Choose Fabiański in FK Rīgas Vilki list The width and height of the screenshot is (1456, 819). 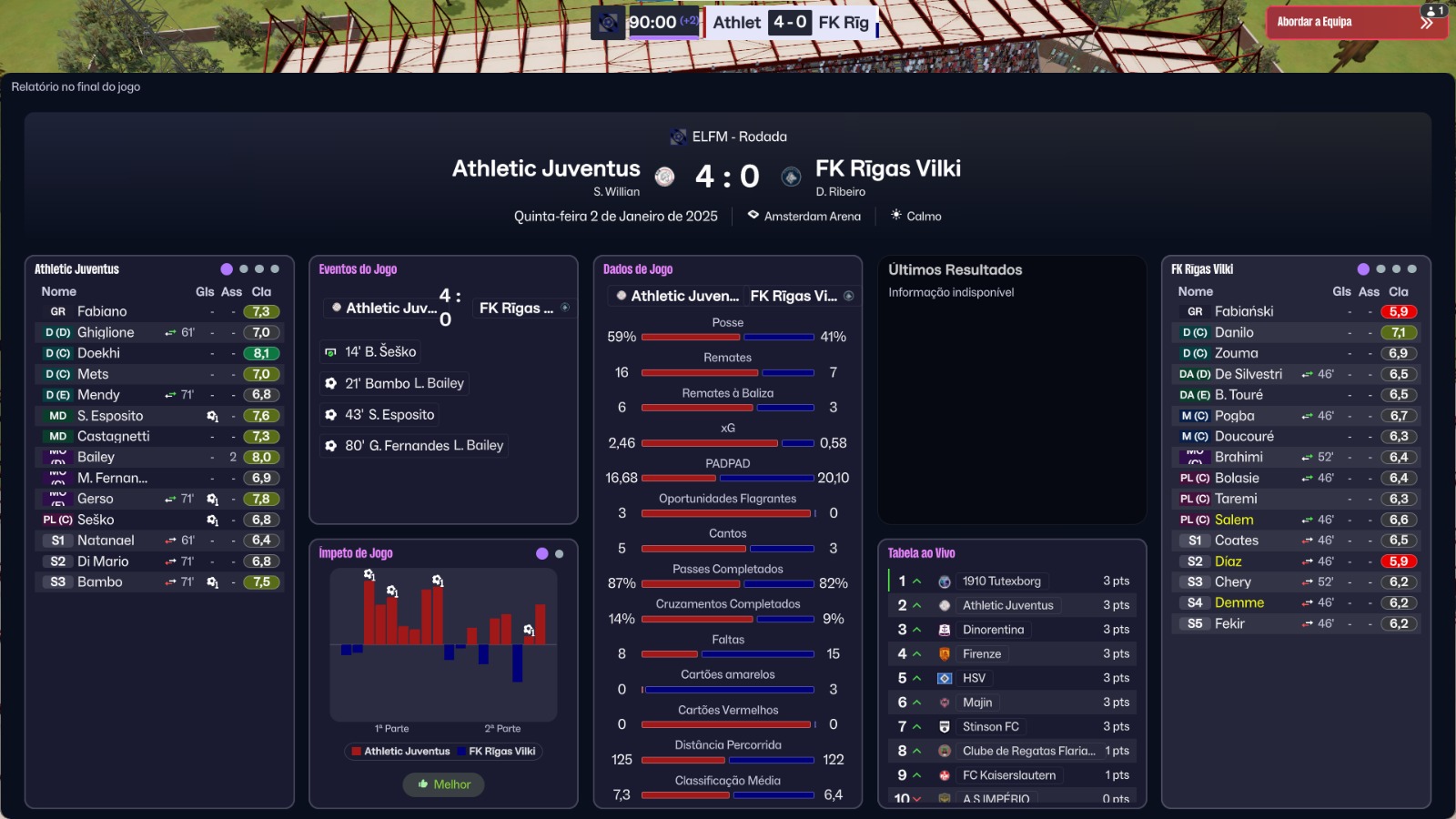coord(1243,311)
